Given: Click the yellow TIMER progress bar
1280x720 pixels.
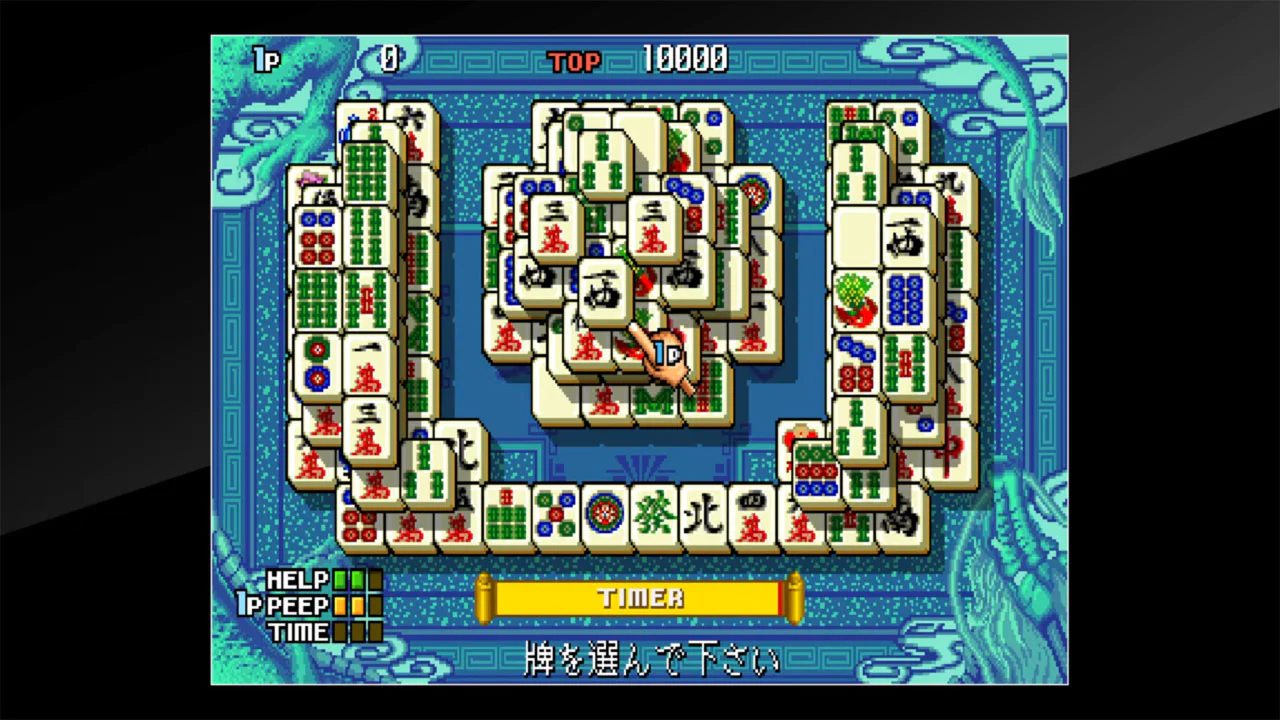Looking at the screenshot, I should point(640,598).
